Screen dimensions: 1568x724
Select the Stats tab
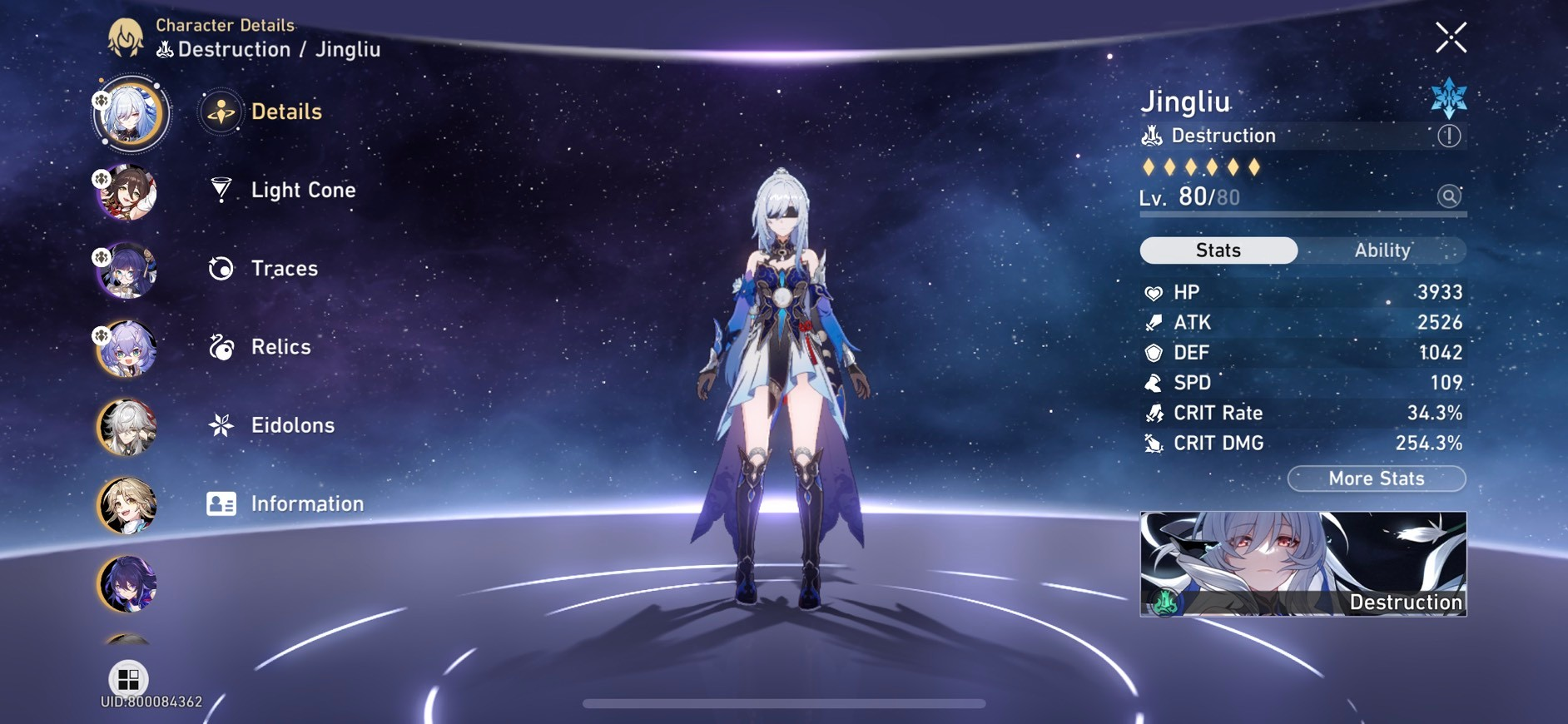[1218, 250]
